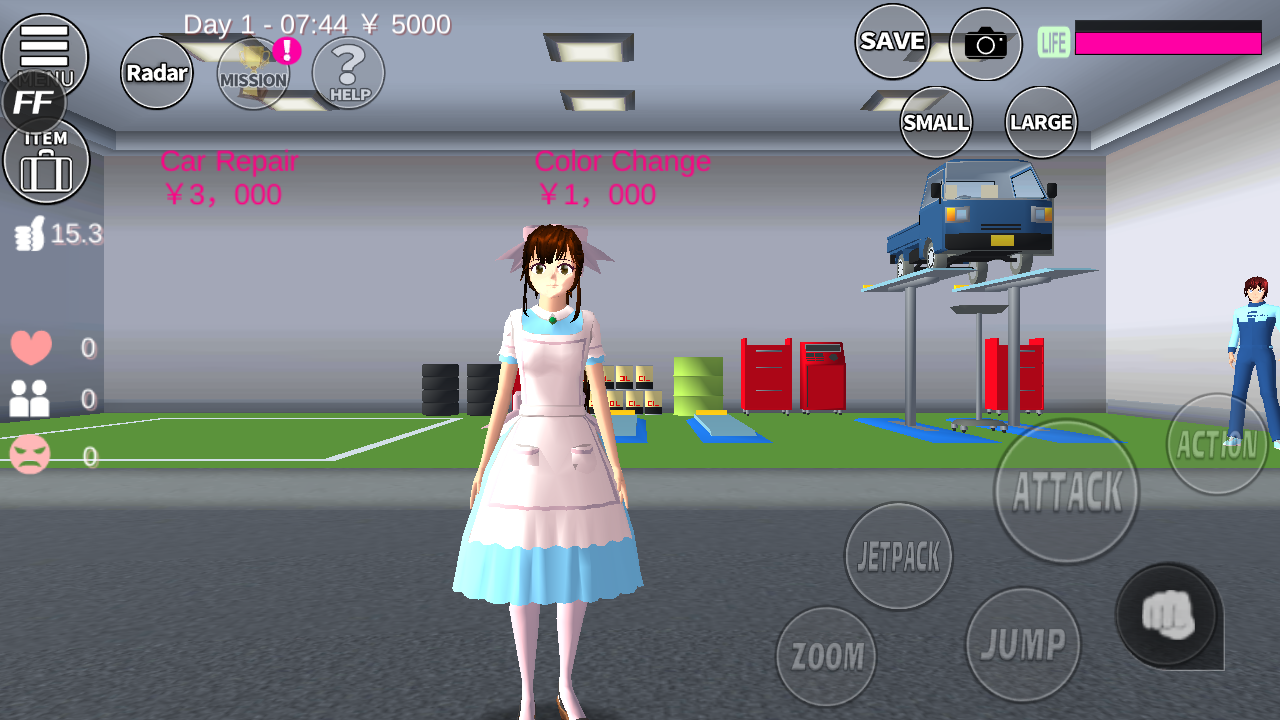1280x720 pixels.
Task: Open the camera screenshot mode
Action: [x=985, y=44]
